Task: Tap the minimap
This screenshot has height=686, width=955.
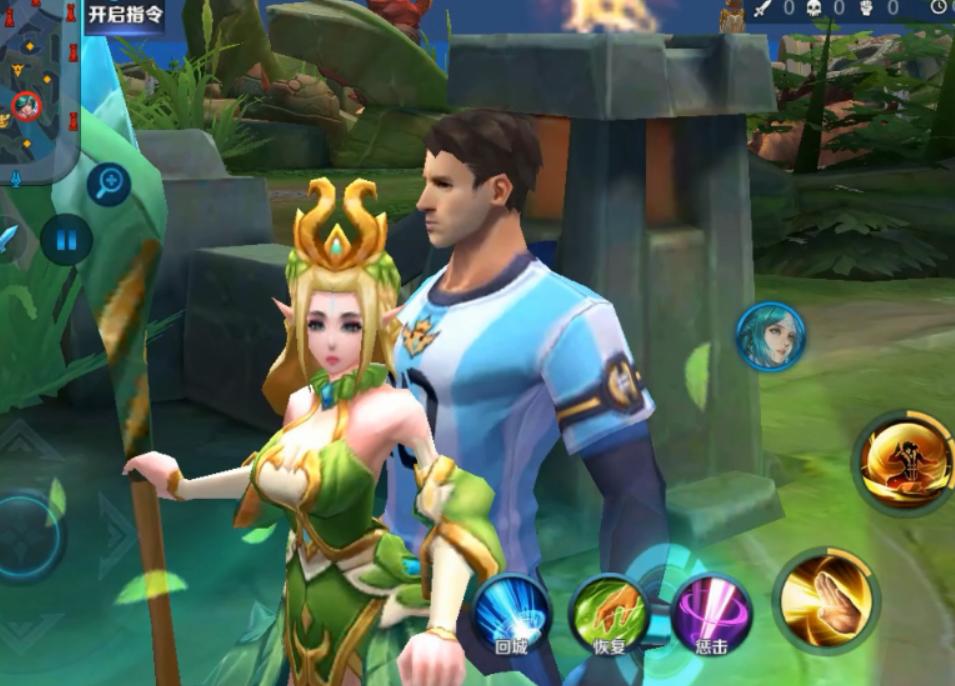Action: 39,88
